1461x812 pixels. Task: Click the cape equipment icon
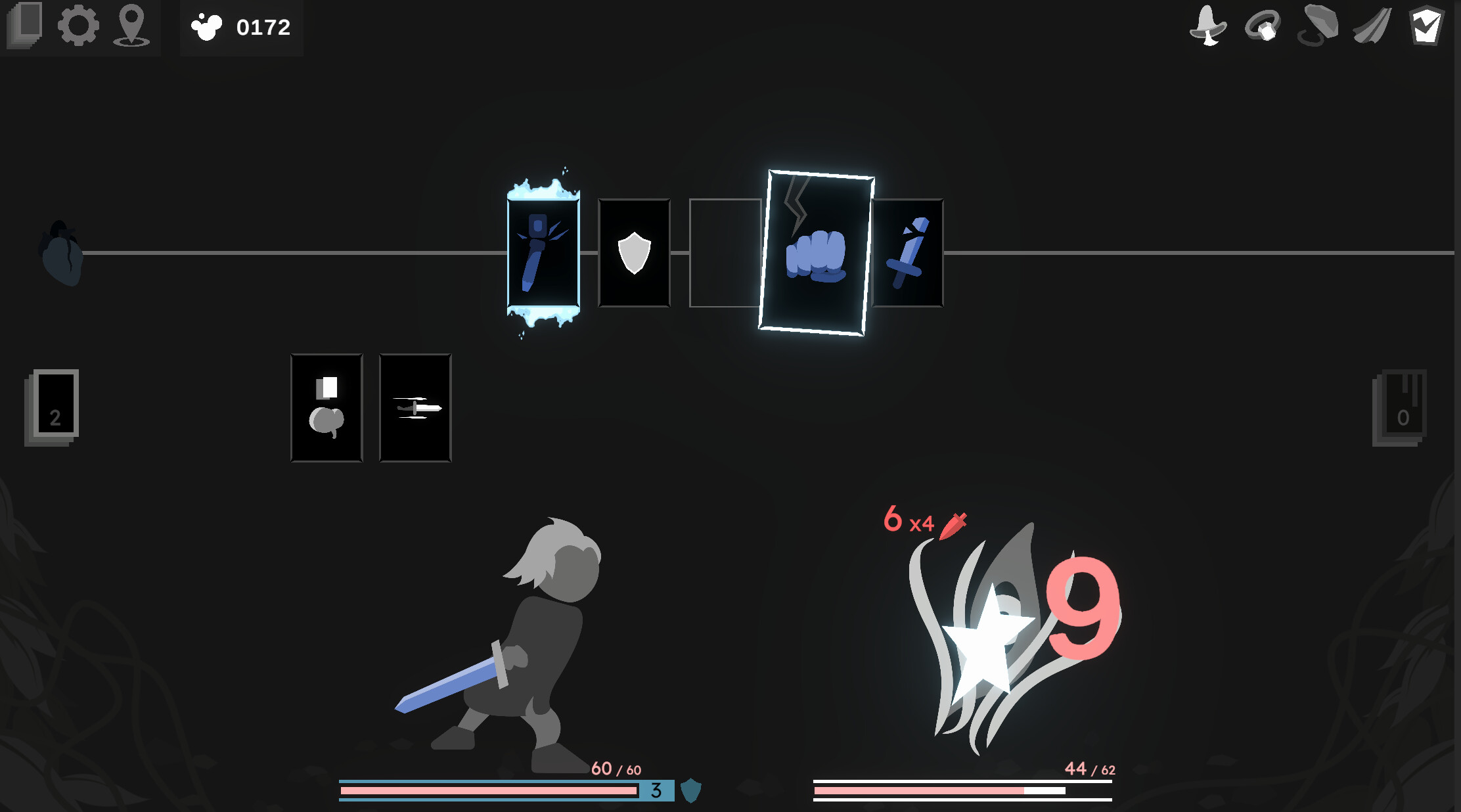tap(1372, 28)
